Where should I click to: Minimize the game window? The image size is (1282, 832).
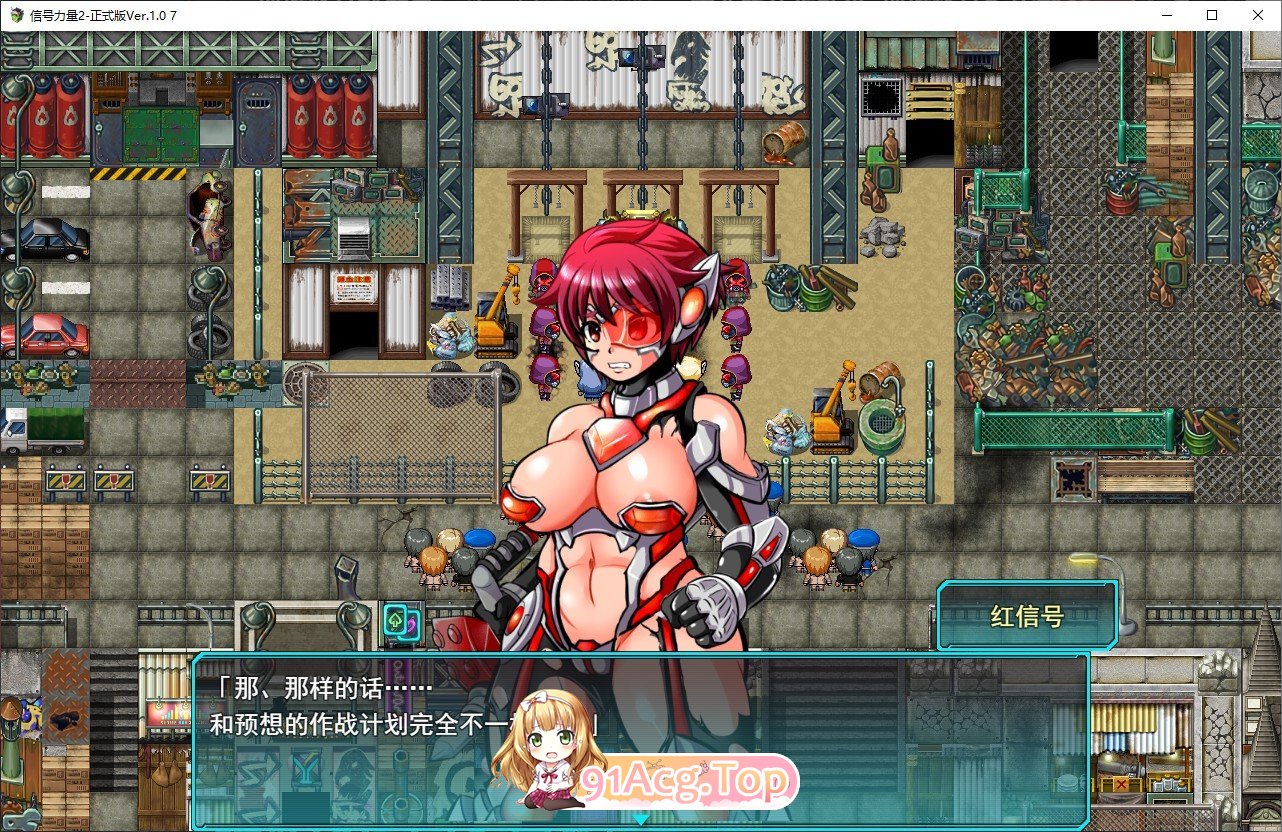(x=1166, y=15)
